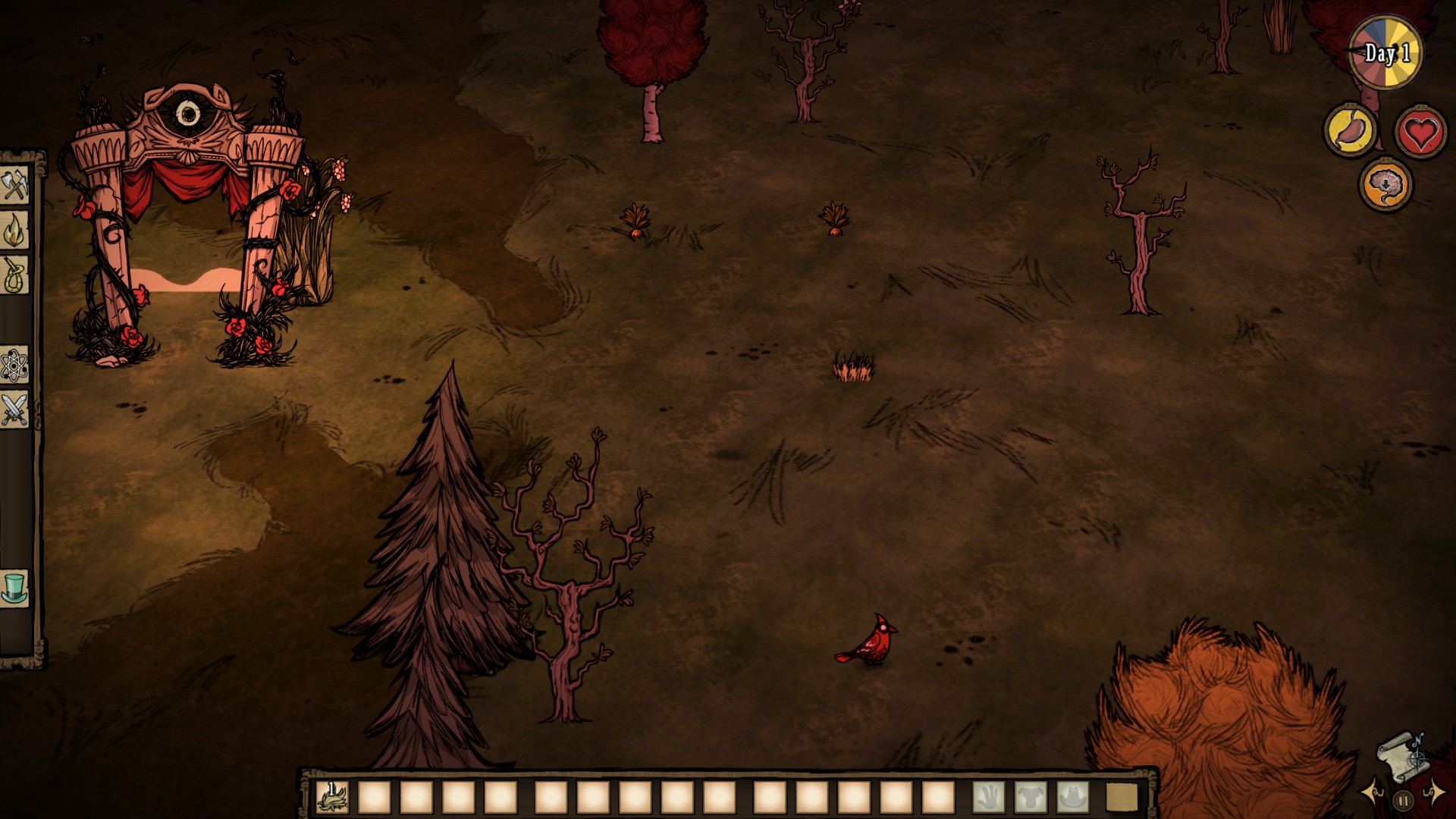Choose the Dress tab with green top hat
The image size is (1456, 819).
click(14, 588)
